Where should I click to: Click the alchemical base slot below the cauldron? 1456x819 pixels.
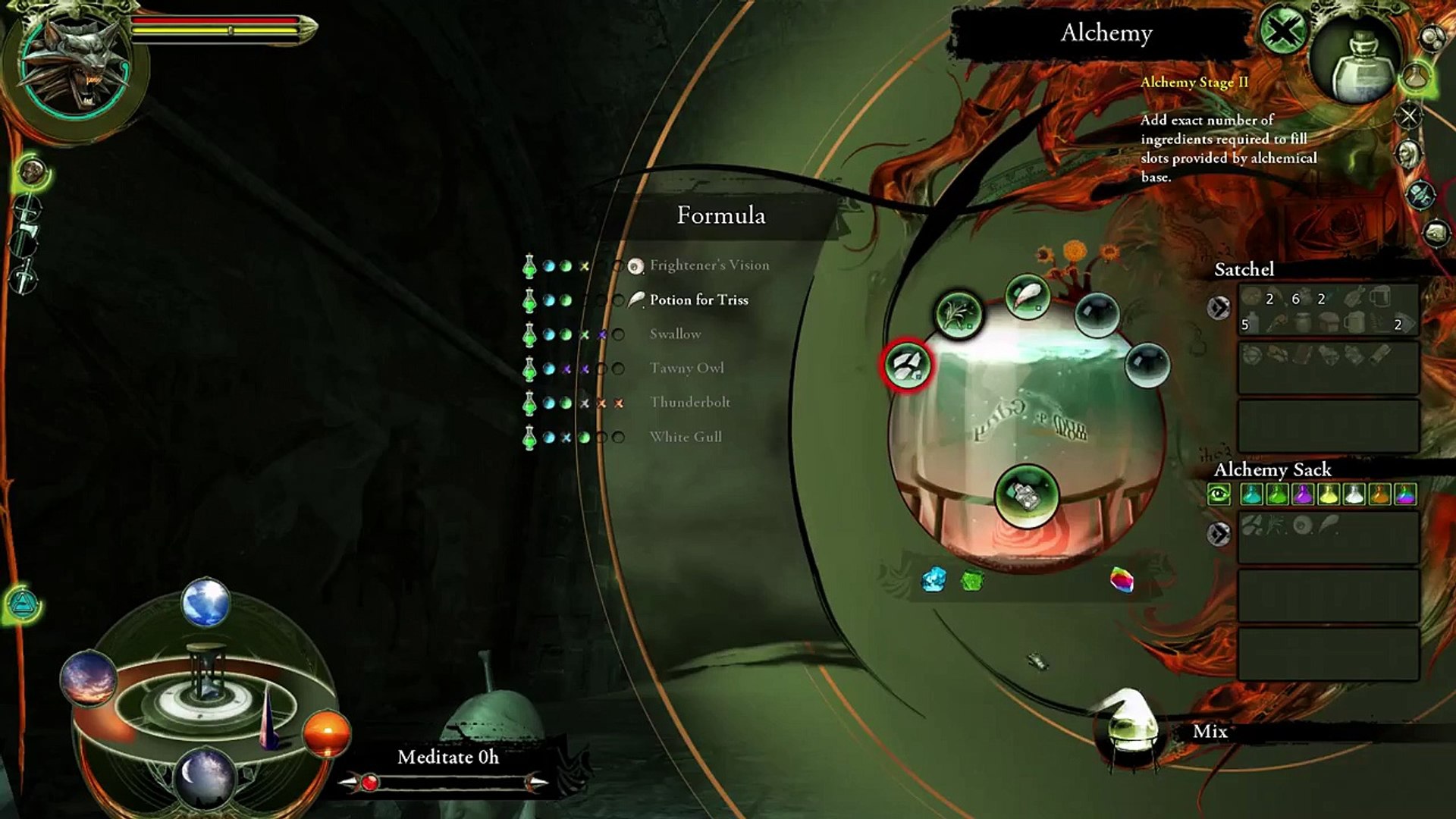point(1026,495)
